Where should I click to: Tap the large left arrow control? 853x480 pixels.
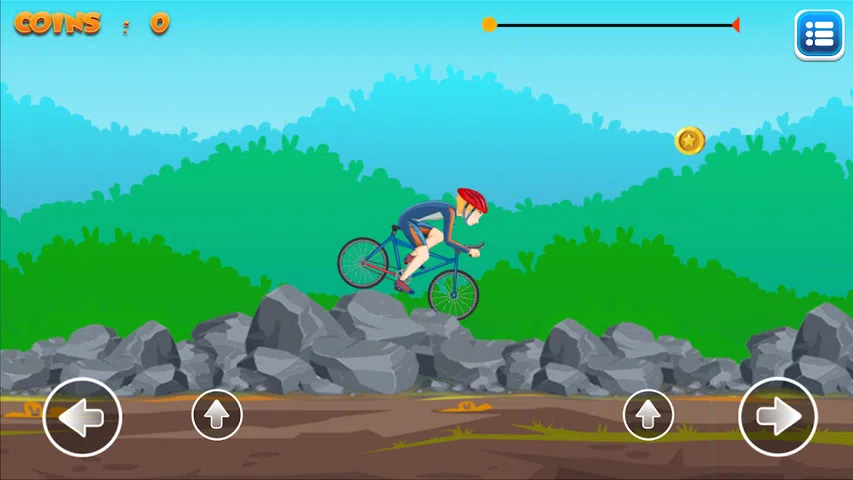click(x=82, y=417)
